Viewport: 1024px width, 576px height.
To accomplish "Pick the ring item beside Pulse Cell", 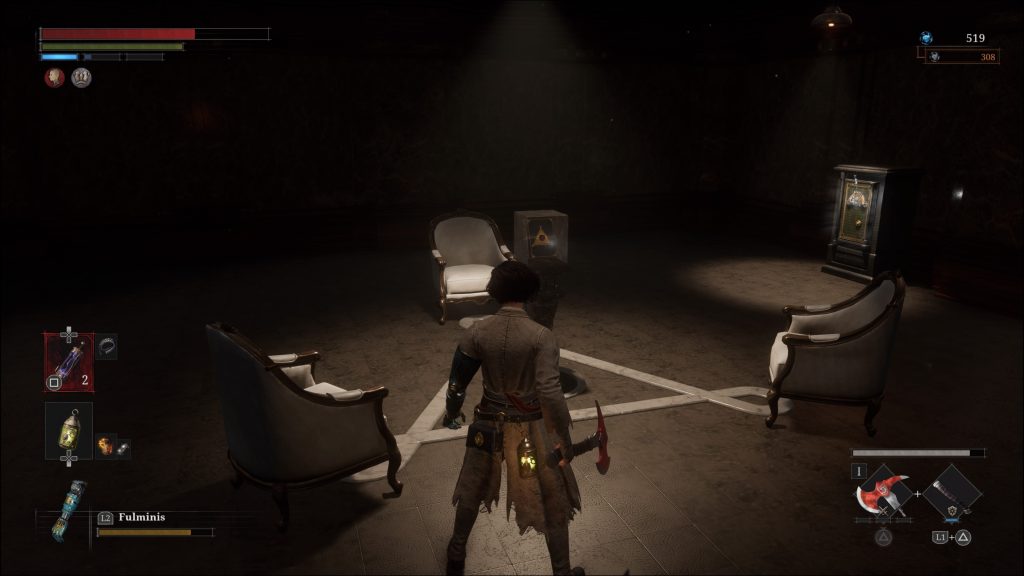I will point(107,346).
